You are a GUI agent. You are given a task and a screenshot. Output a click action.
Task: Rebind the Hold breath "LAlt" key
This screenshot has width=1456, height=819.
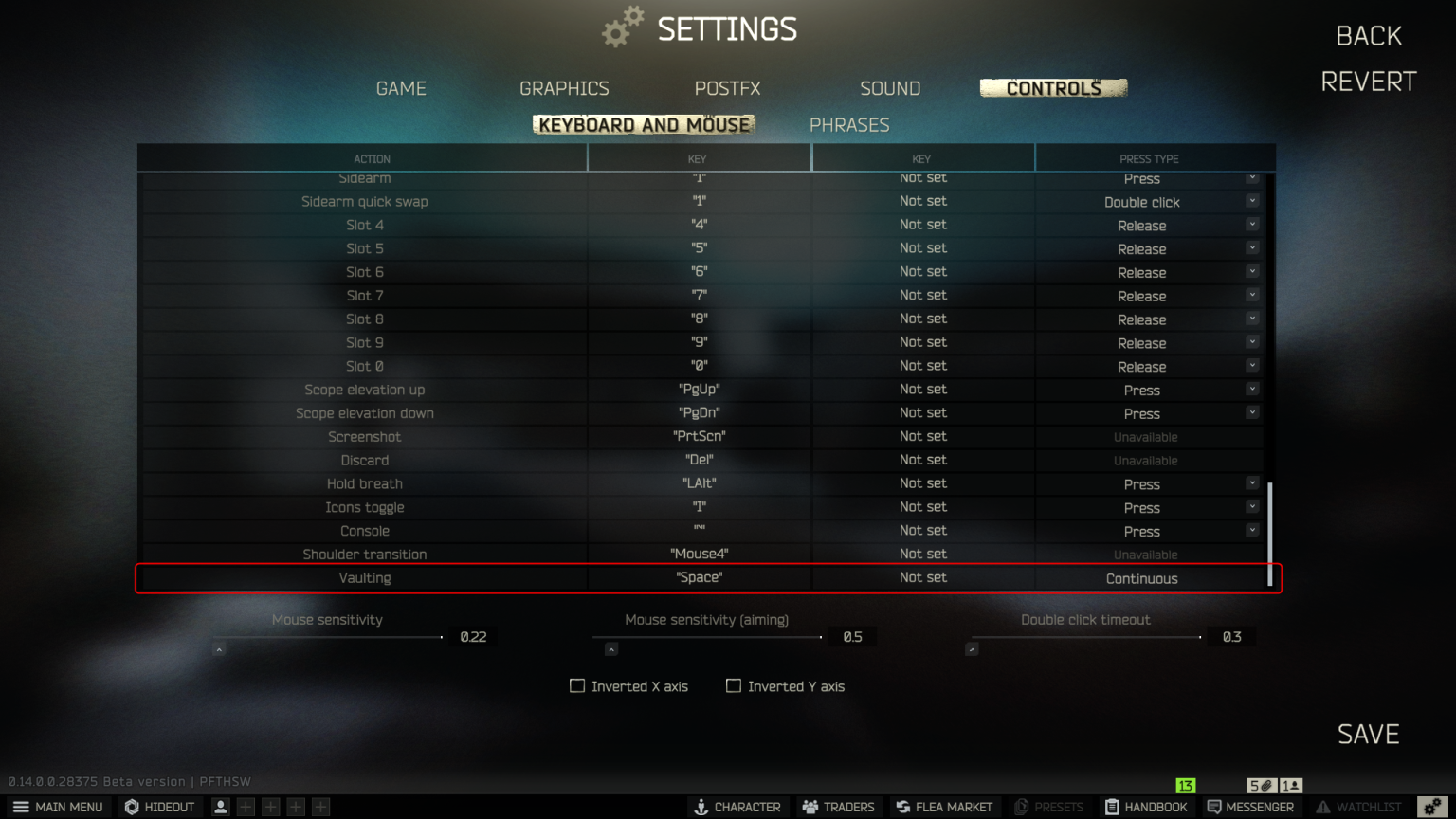coord(700,483)
